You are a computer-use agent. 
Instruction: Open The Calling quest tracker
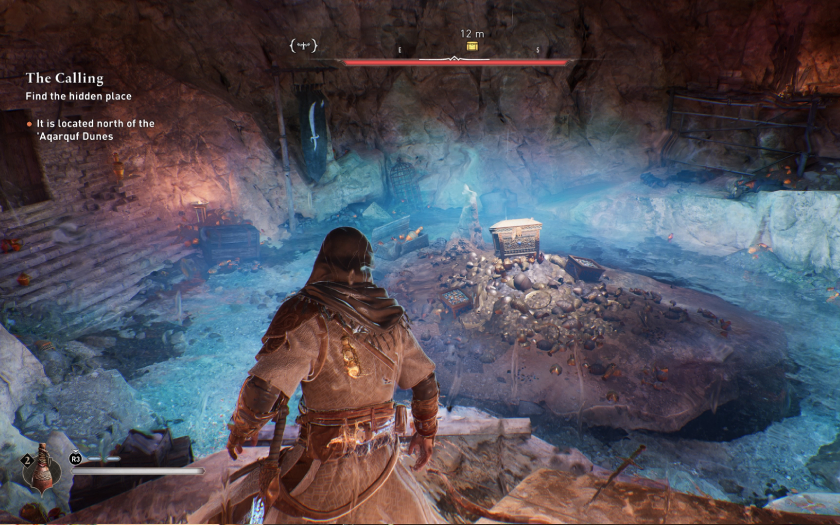[64, 78]
